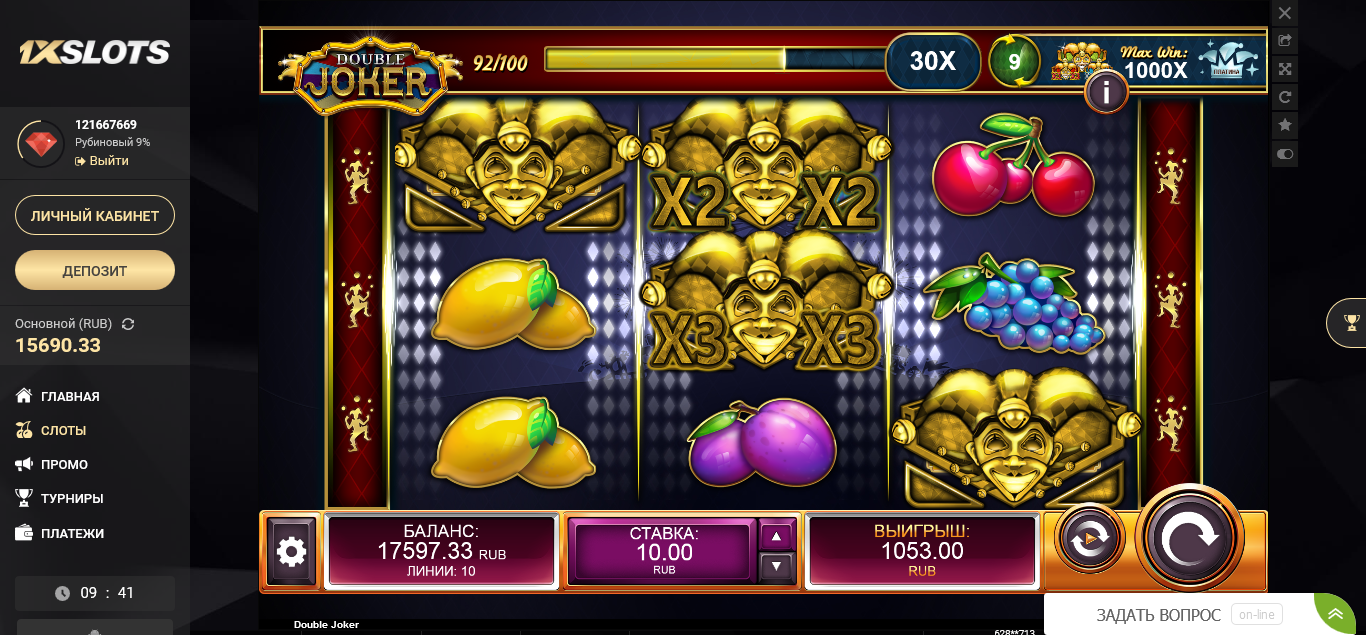1366x635 pixels.
Task: Open the Платежи section
Action: click(72, 533)
